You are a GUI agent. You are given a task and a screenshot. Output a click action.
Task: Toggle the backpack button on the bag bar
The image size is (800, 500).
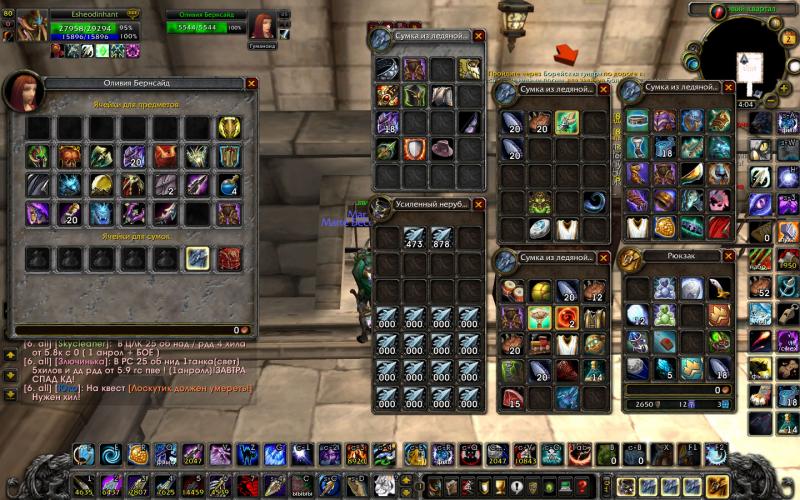click(716, 487)
